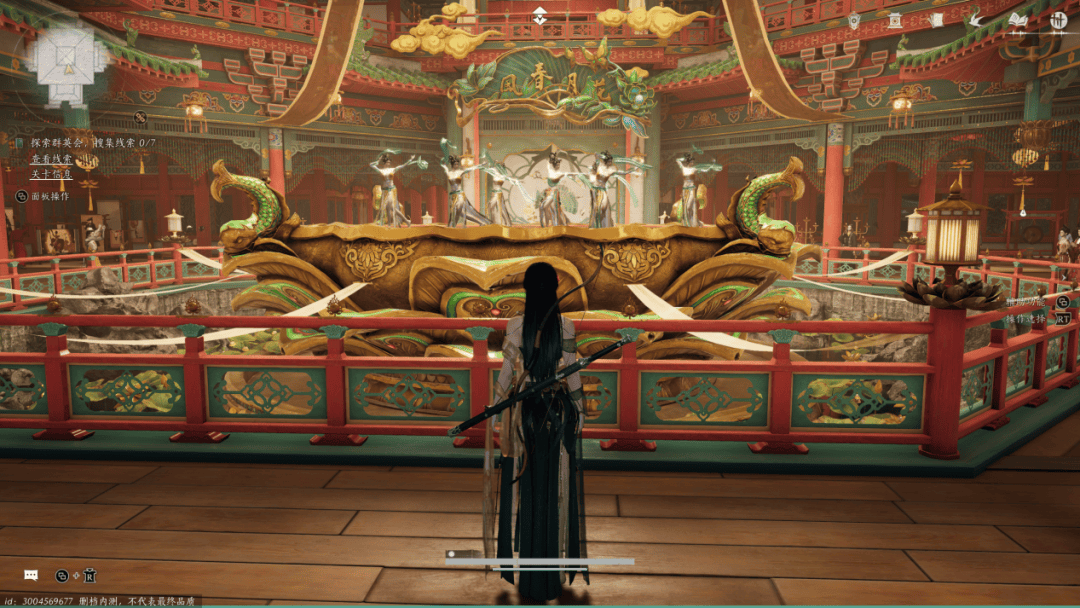1080x608 pixels.
Task: Open the pavilion building icon menu
Action: pyautogui.click(x=894, y=20)
